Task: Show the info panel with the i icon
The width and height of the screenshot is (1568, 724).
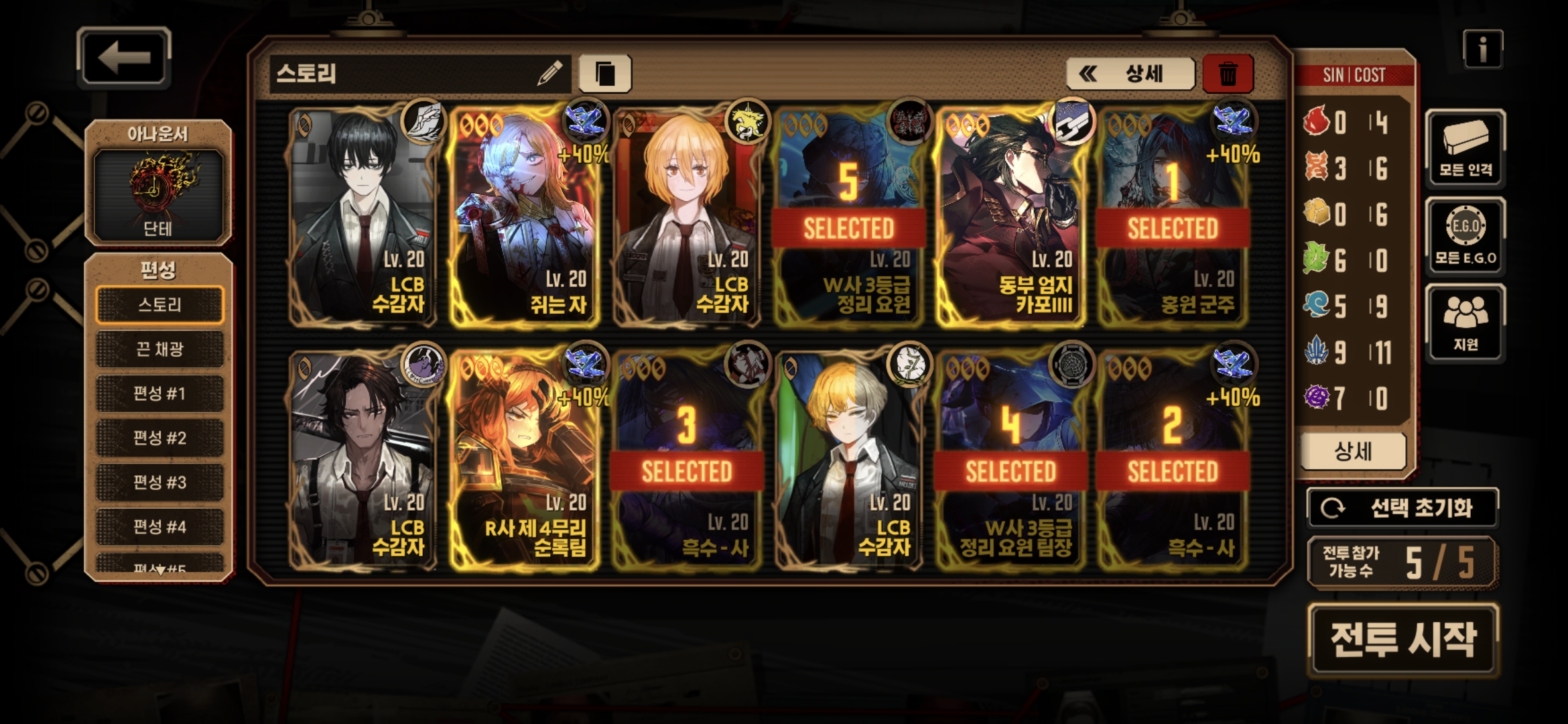Action: point(1482,50)
